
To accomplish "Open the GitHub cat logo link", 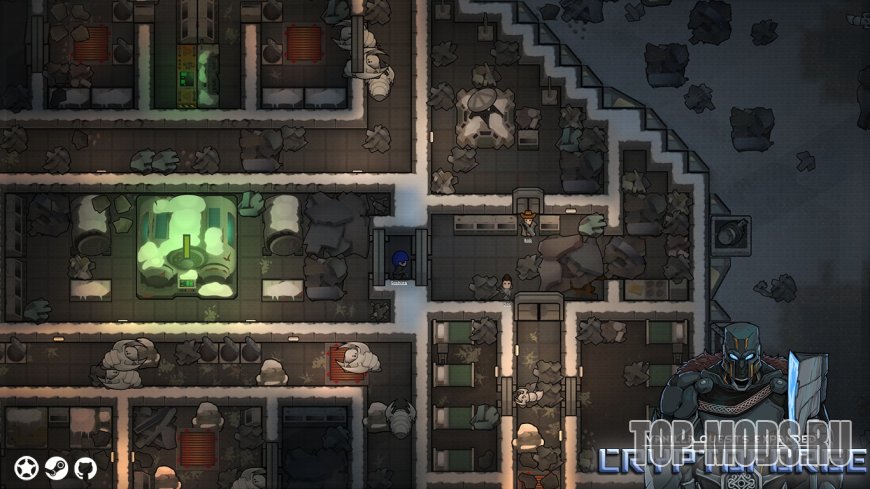I will point(85,467).
